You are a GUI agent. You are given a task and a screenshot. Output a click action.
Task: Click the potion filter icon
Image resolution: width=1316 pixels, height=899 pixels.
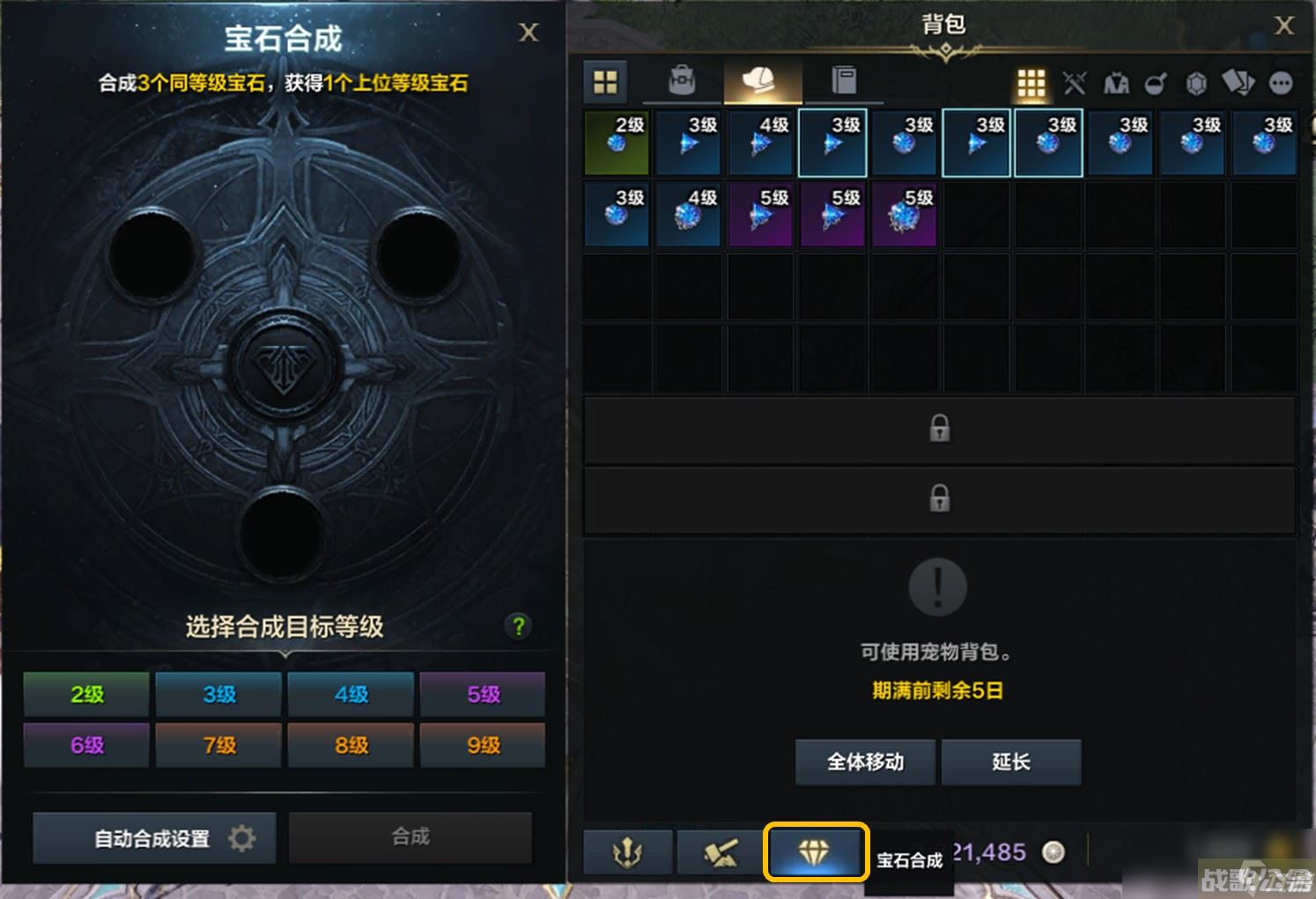1156,84
